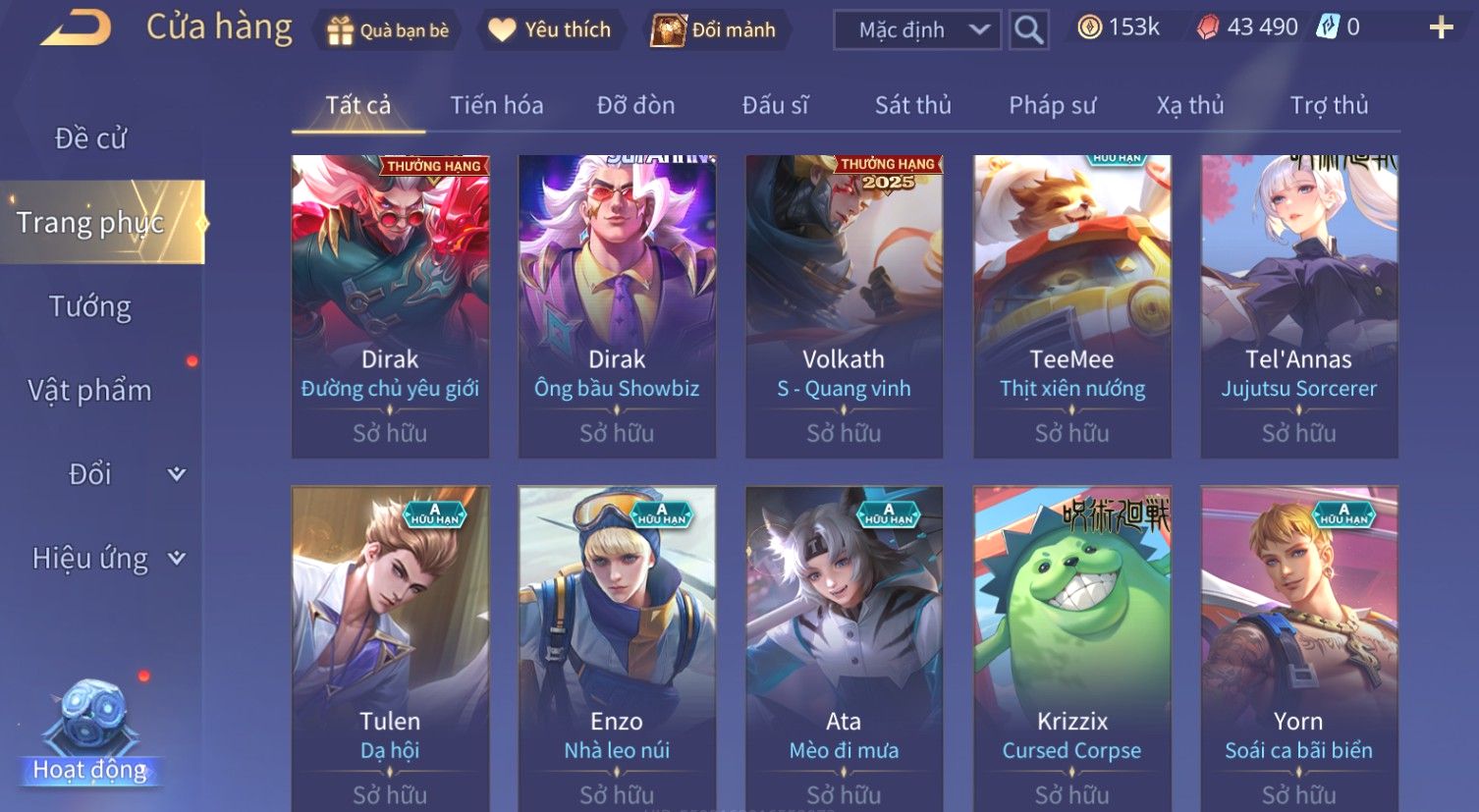Open the Hoạt động events icon

[x=90, y=731]
